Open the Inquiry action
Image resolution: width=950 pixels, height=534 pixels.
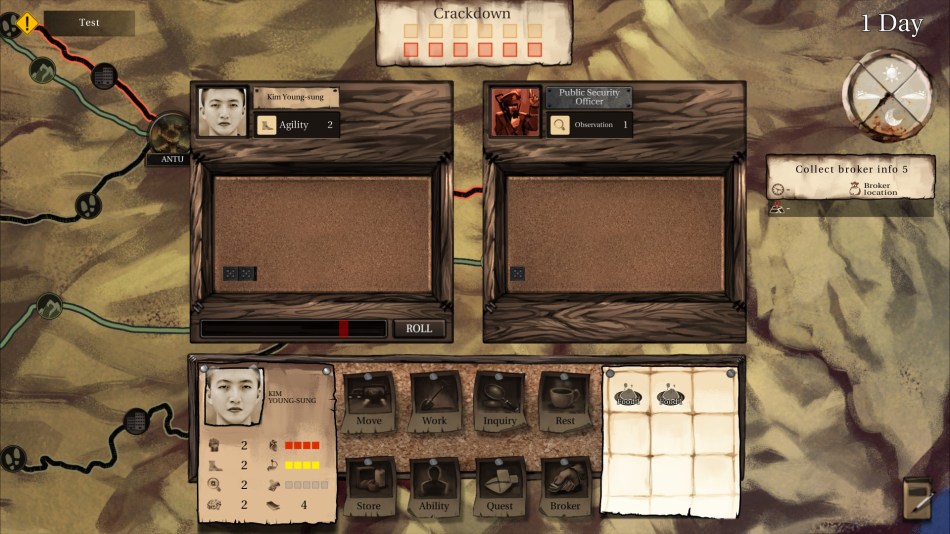tap(499, 401)
